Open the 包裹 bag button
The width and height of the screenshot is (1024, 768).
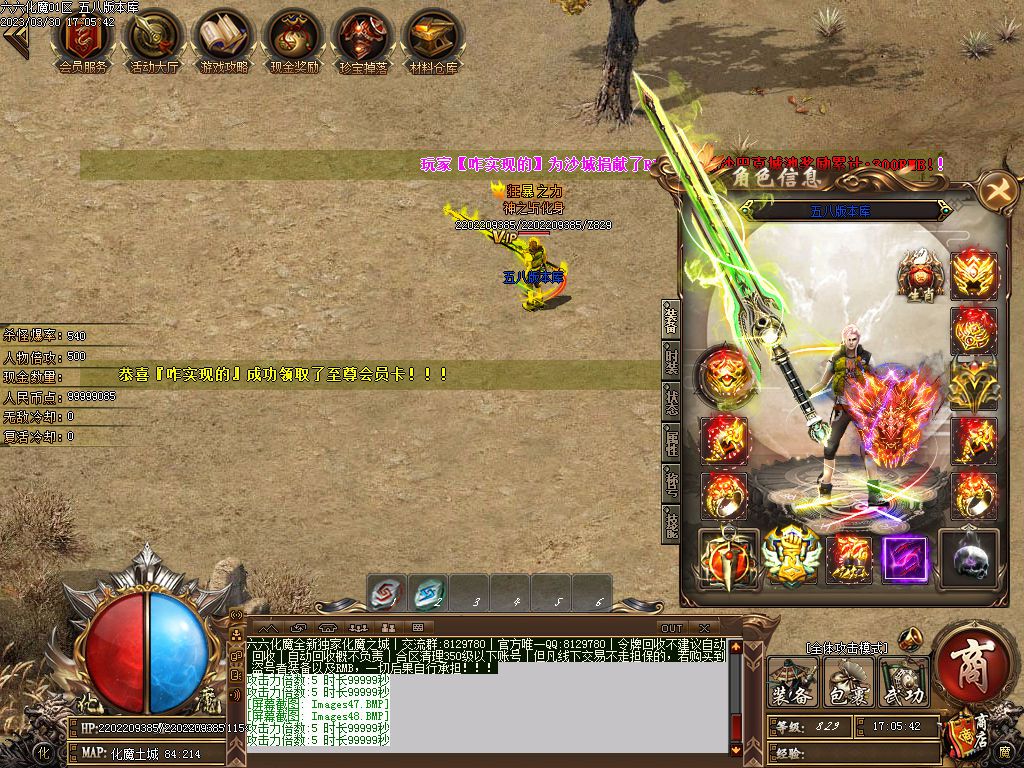[x=848, y=683]
